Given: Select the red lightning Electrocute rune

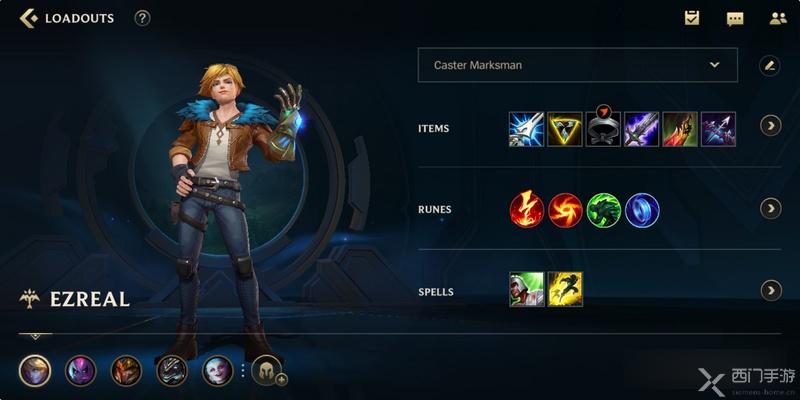Looking at the screenshot, I should click(526, 210).
